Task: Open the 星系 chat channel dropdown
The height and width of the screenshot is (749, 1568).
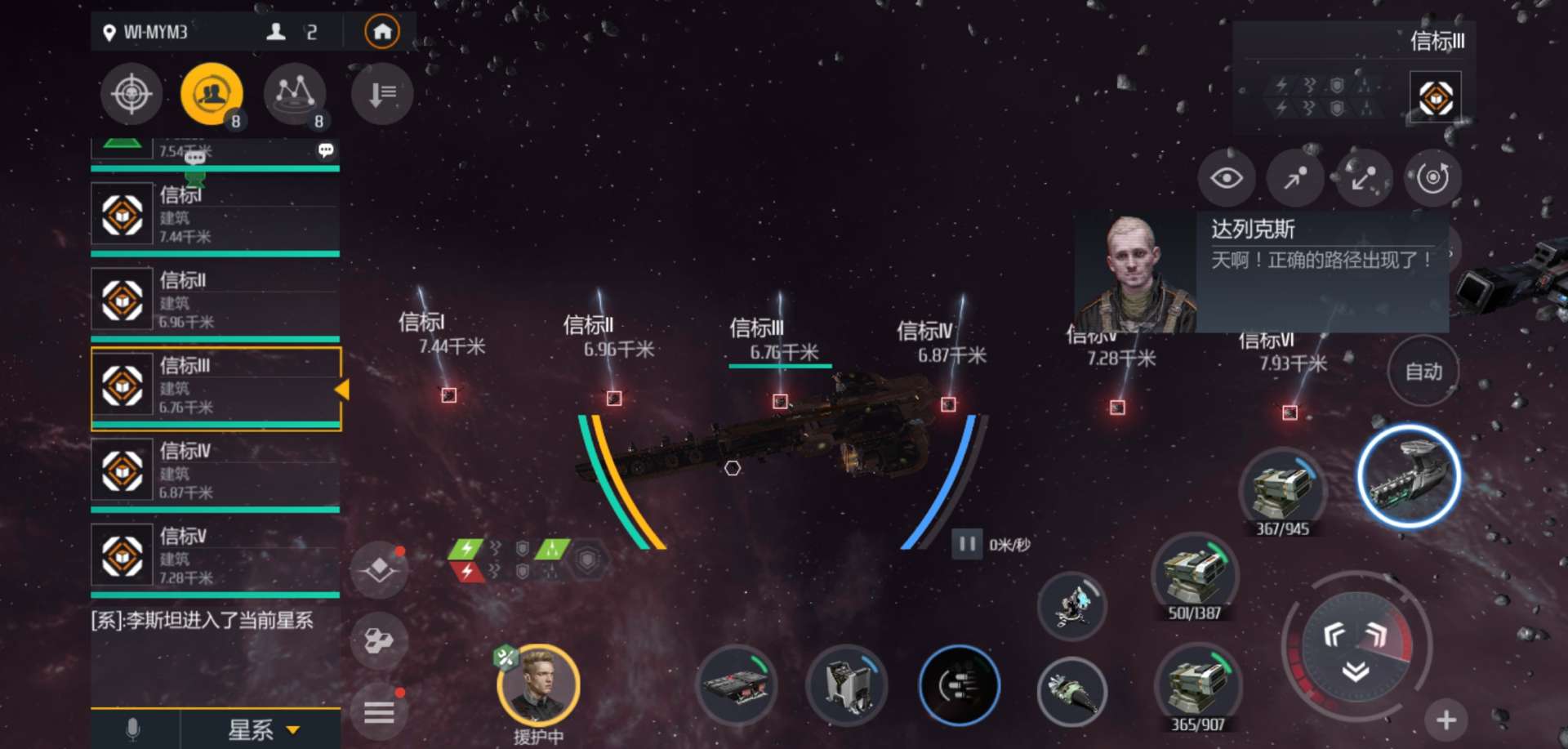Action: point(261,729)
